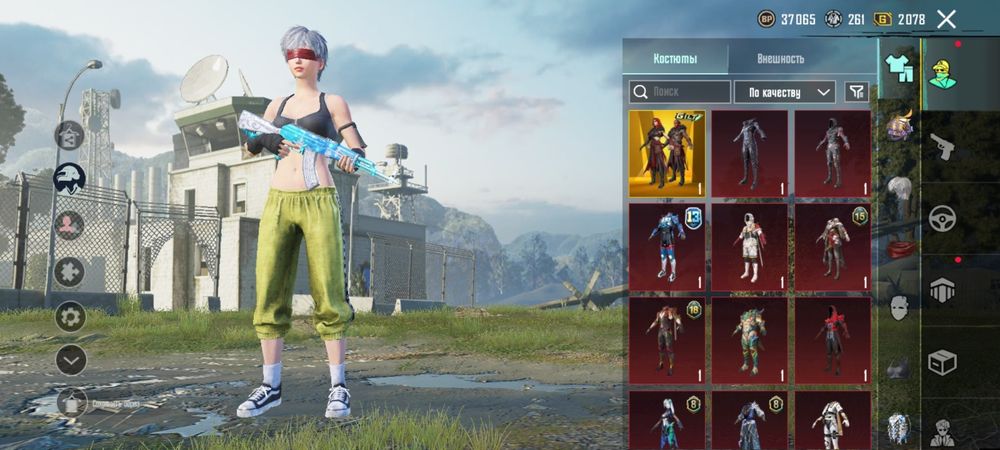Switch to the Костюмы tab
The width and height of the screenshot is (1000, 450).
click(x=675, y=58)
